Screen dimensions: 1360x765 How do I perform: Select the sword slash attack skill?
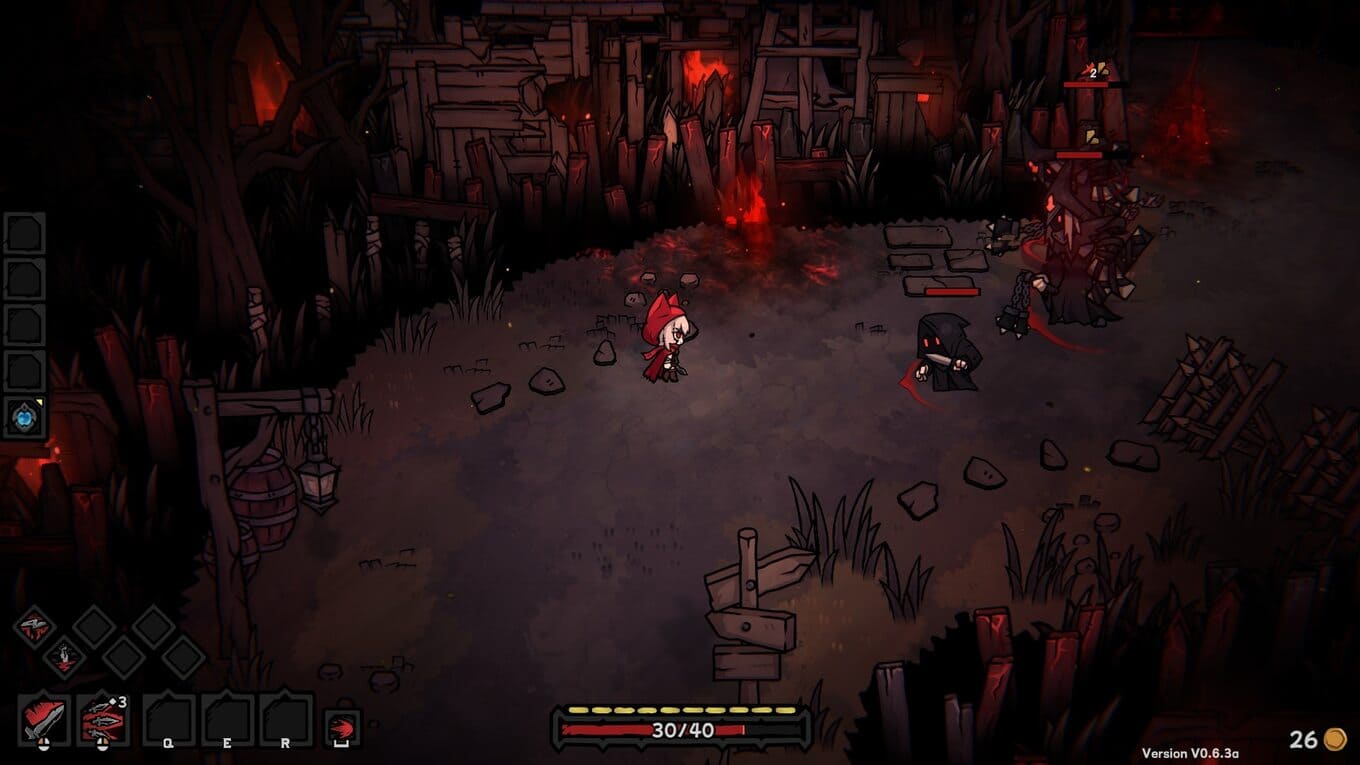(44, 719)
